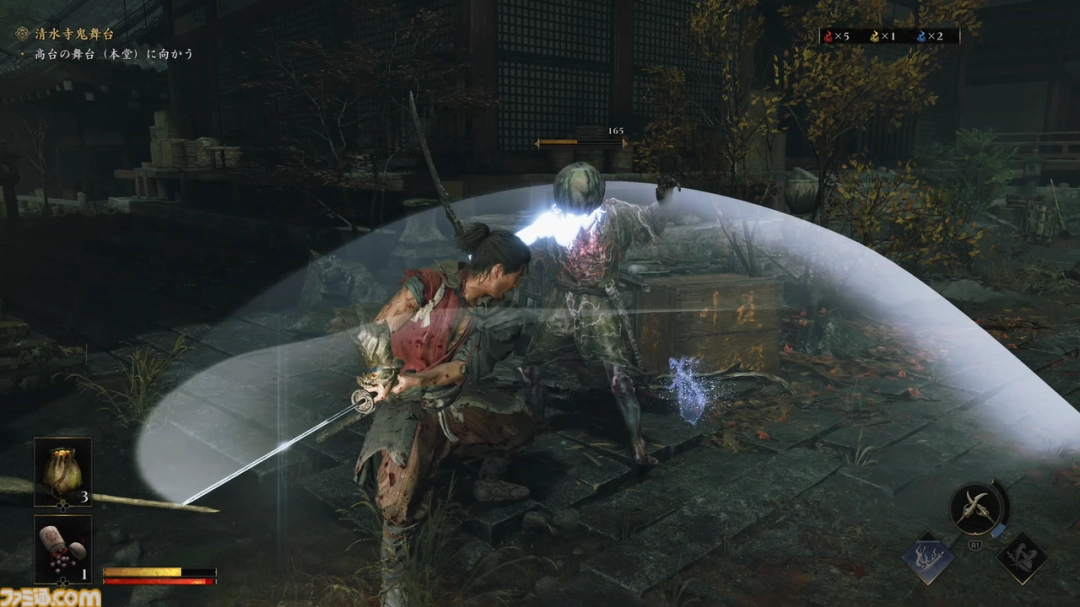Screen dimensions: 1080x607
Task: Select the dark sword-and-ring skill diamond
Action: [x=1022, y=558]
